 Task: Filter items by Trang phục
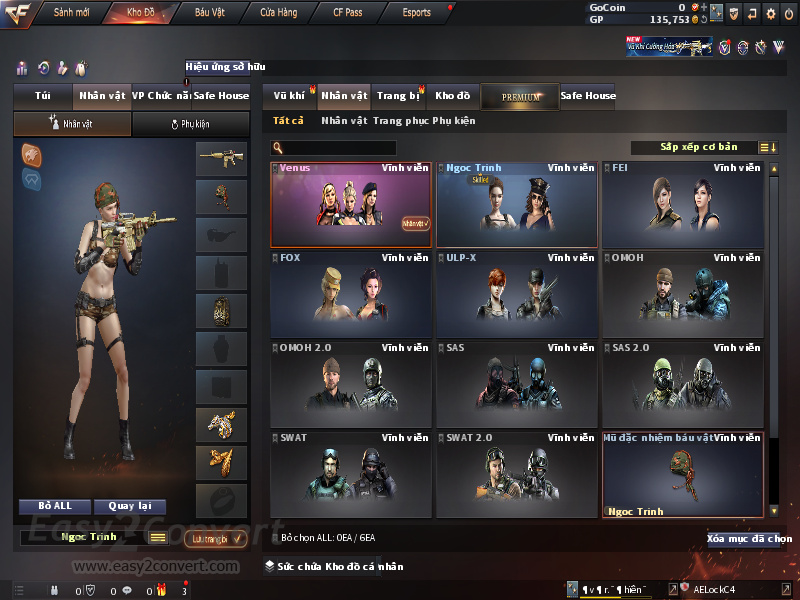(x=400, y=121)
